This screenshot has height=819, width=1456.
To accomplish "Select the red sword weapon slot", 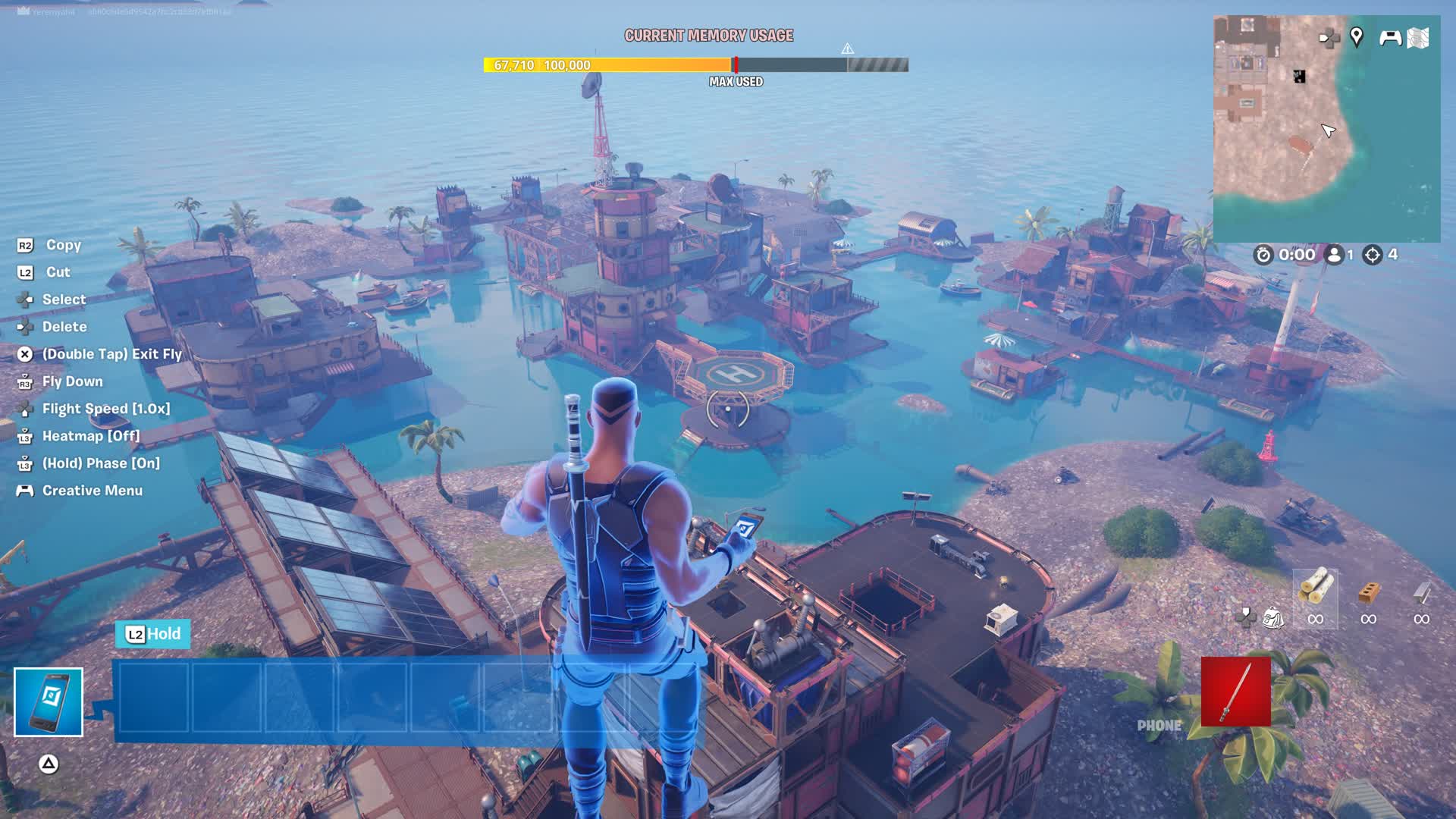I will (1235, 692).
